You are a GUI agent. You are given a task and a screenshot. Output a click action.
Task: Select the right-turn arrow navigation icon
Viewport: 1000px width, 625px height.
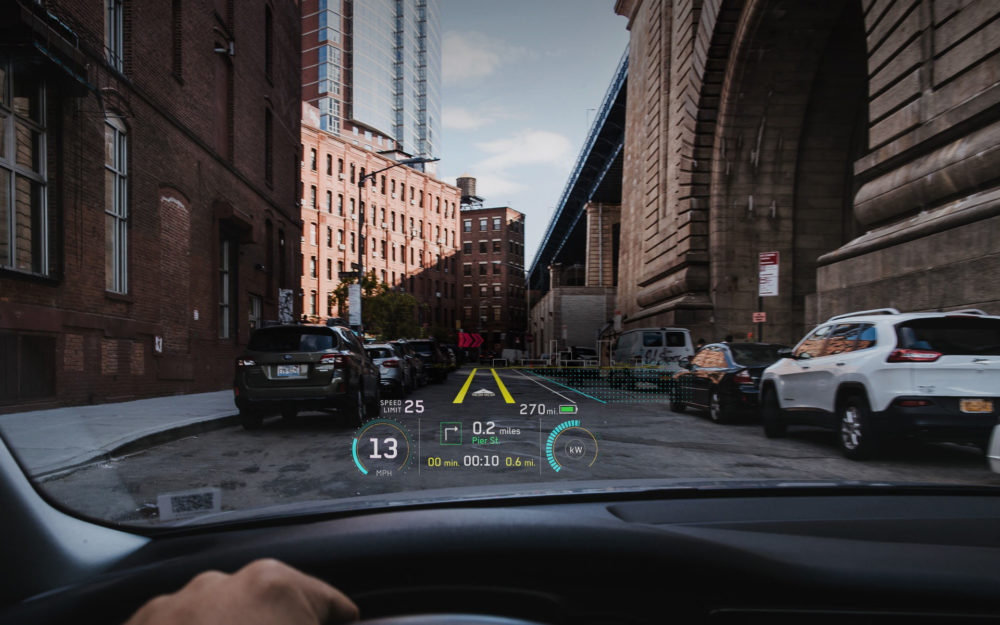[x=451, y=433]
